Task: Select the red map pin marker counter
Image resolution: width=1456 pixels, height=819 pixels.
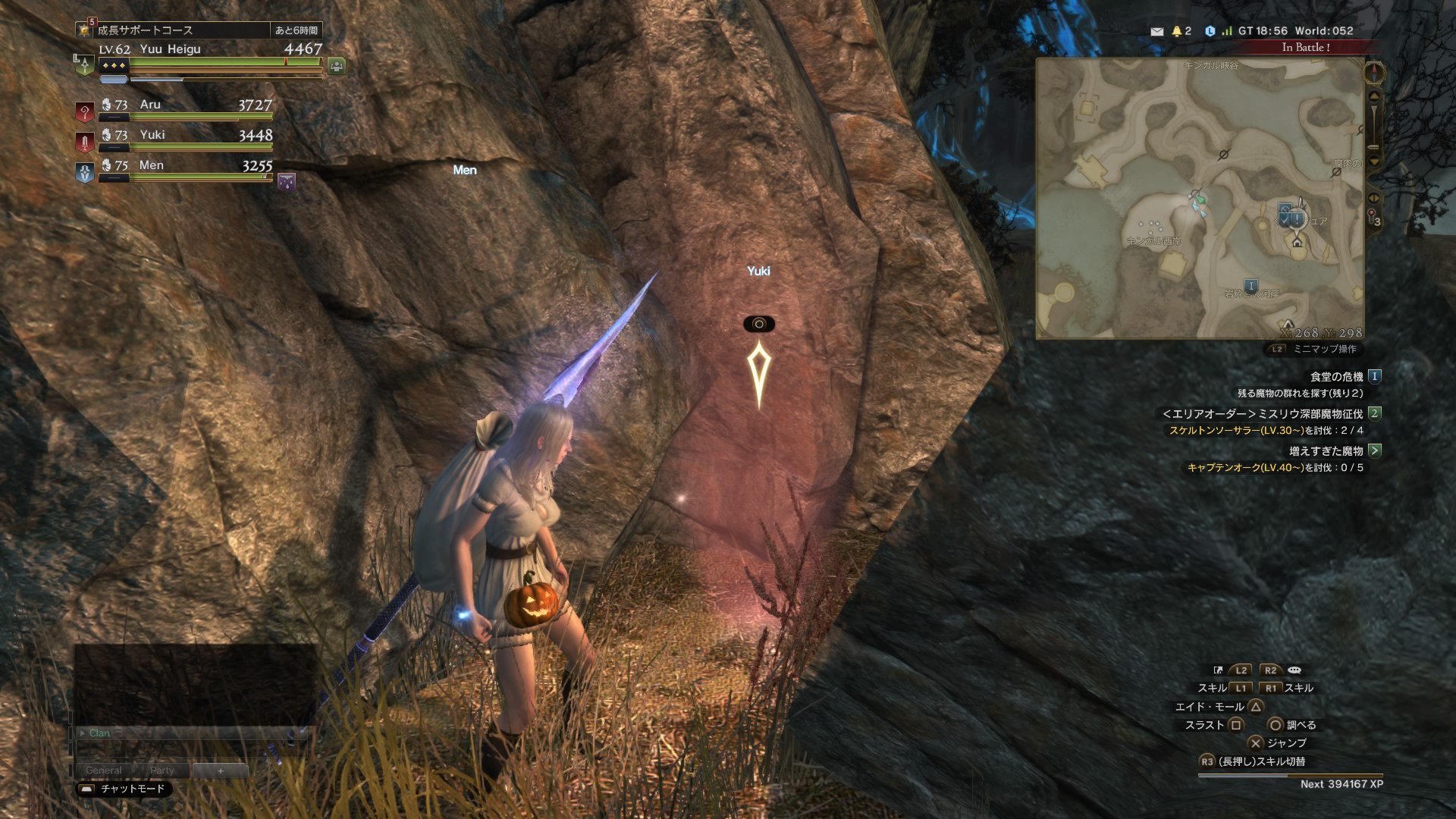Action: [x=1373, y=217]
